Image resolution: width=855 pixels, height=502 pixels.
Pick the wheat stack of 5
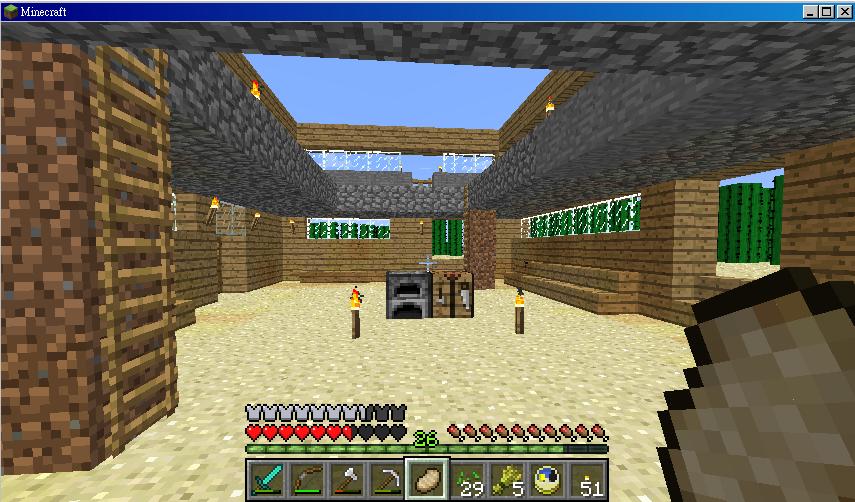point(506,478)
